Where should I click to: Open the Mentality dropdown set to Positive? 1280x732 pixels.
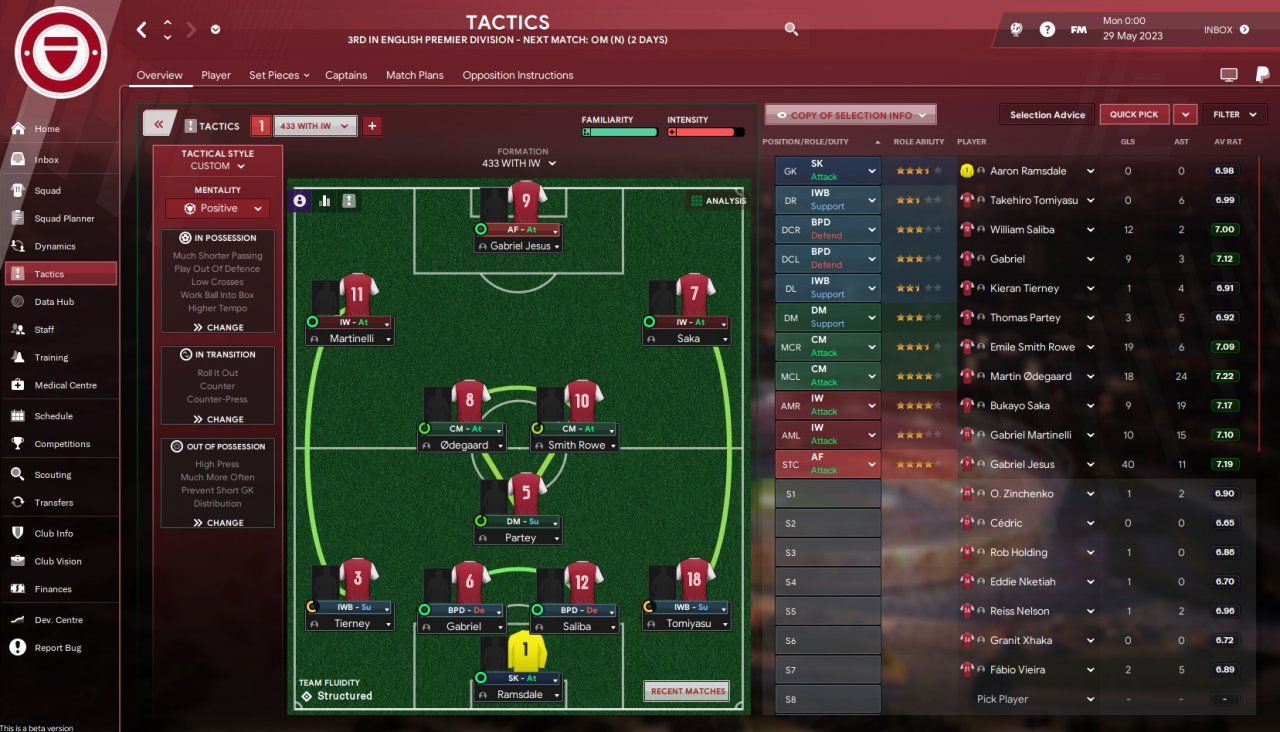pyautogui.click(x=218, y=209)
